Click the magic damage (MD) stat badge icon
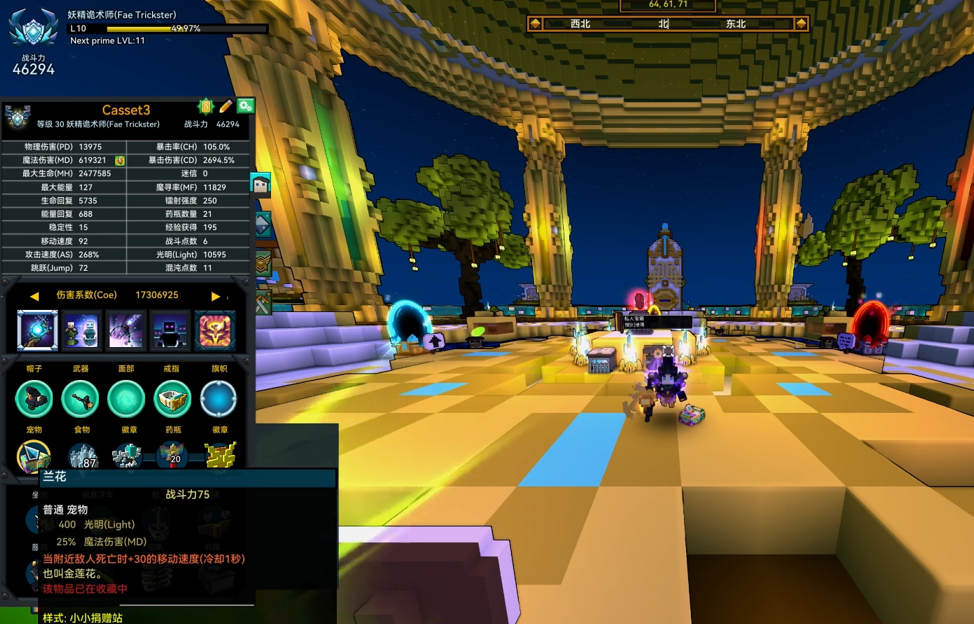 pyautogui.click(x=120, y=160)
